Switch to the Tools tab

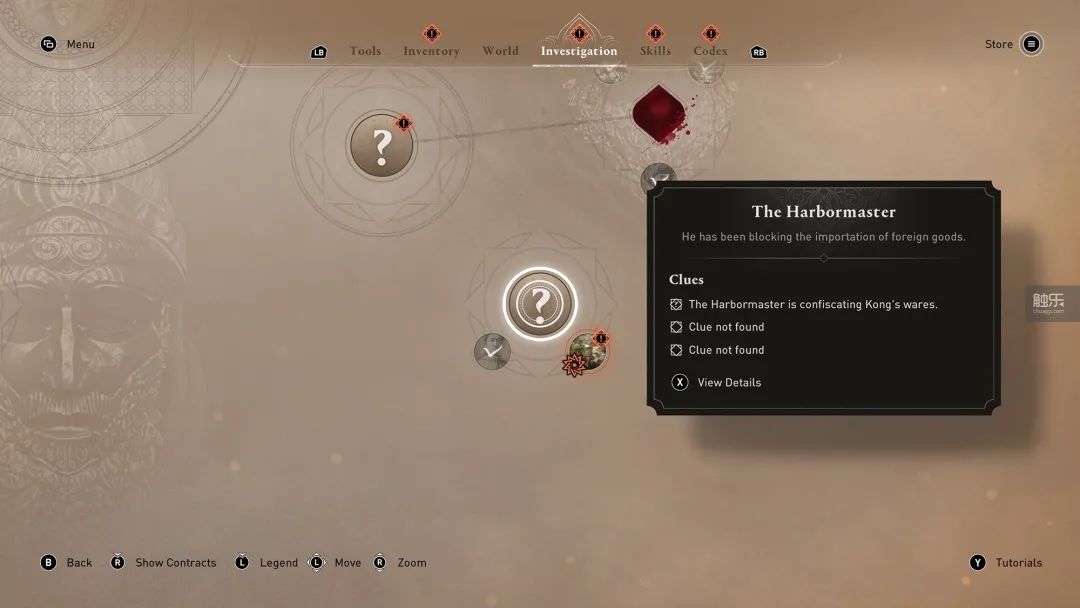pyautogui.click(x=365, y=51)
